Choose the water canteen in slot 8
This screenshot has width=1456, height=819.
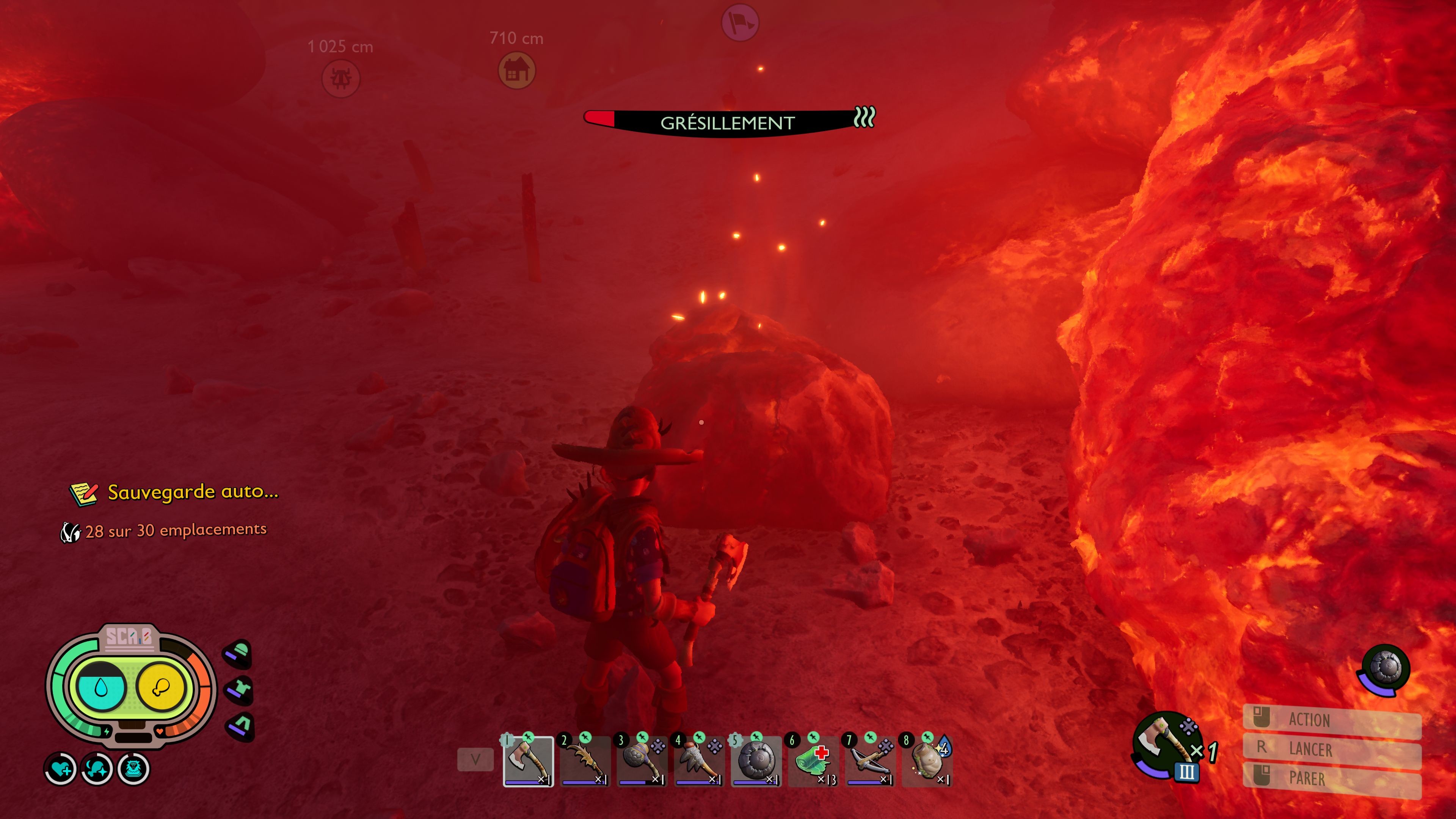point(927,761)
